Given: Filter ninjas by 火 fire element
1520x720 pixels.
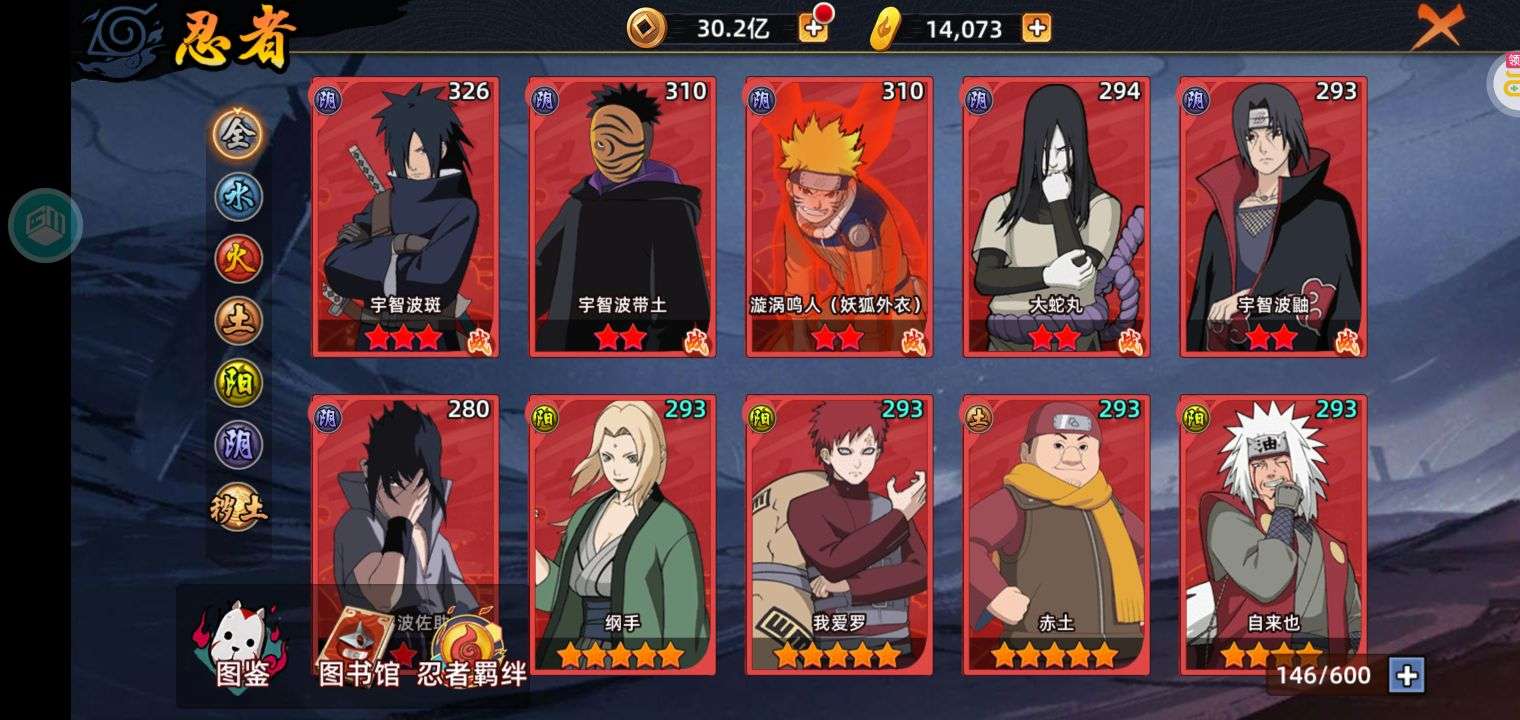Looking at the screenshot, I should 238,259.
